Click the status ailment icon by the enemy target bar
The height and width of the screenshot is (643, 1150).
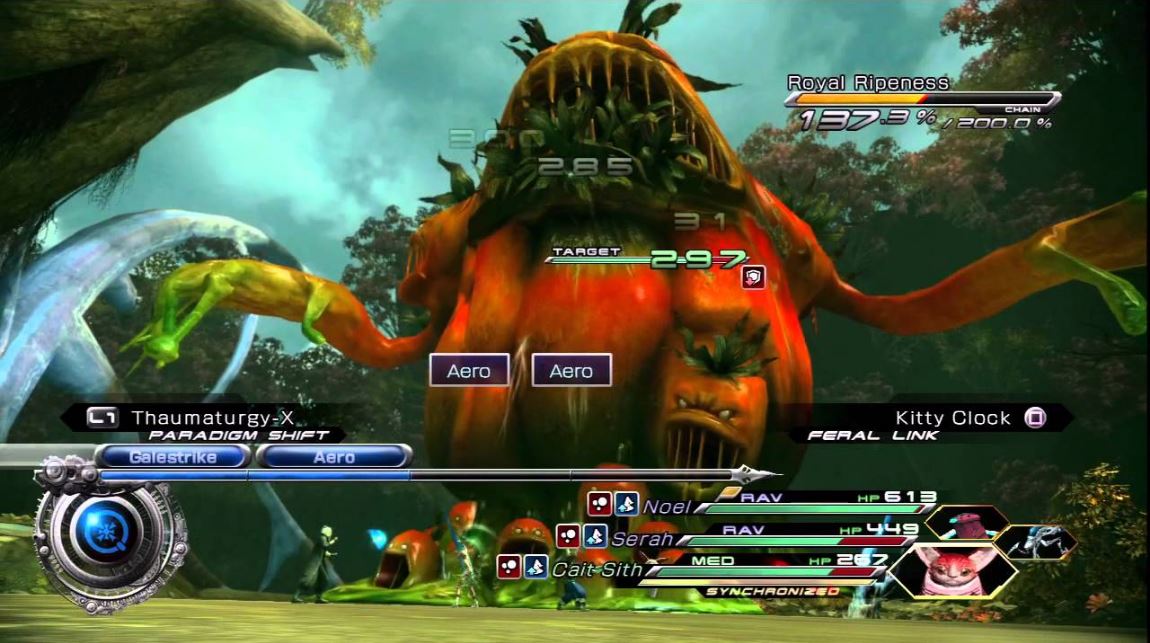pyautogui.click(x=753, y=278)
